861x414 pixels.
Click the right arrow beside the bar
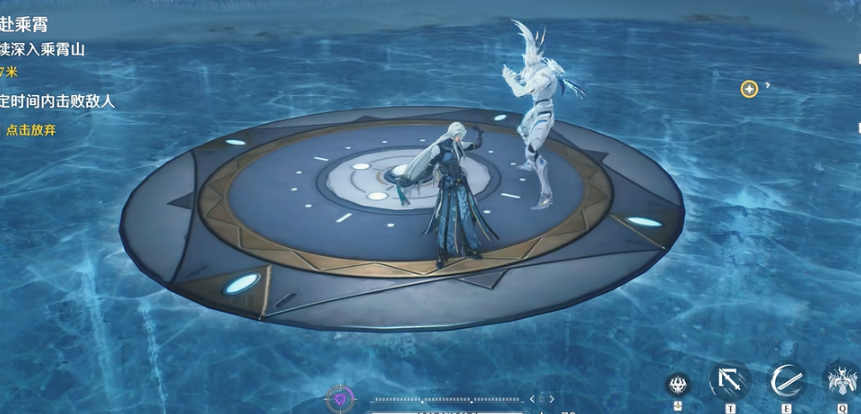(x=551, y=399)
